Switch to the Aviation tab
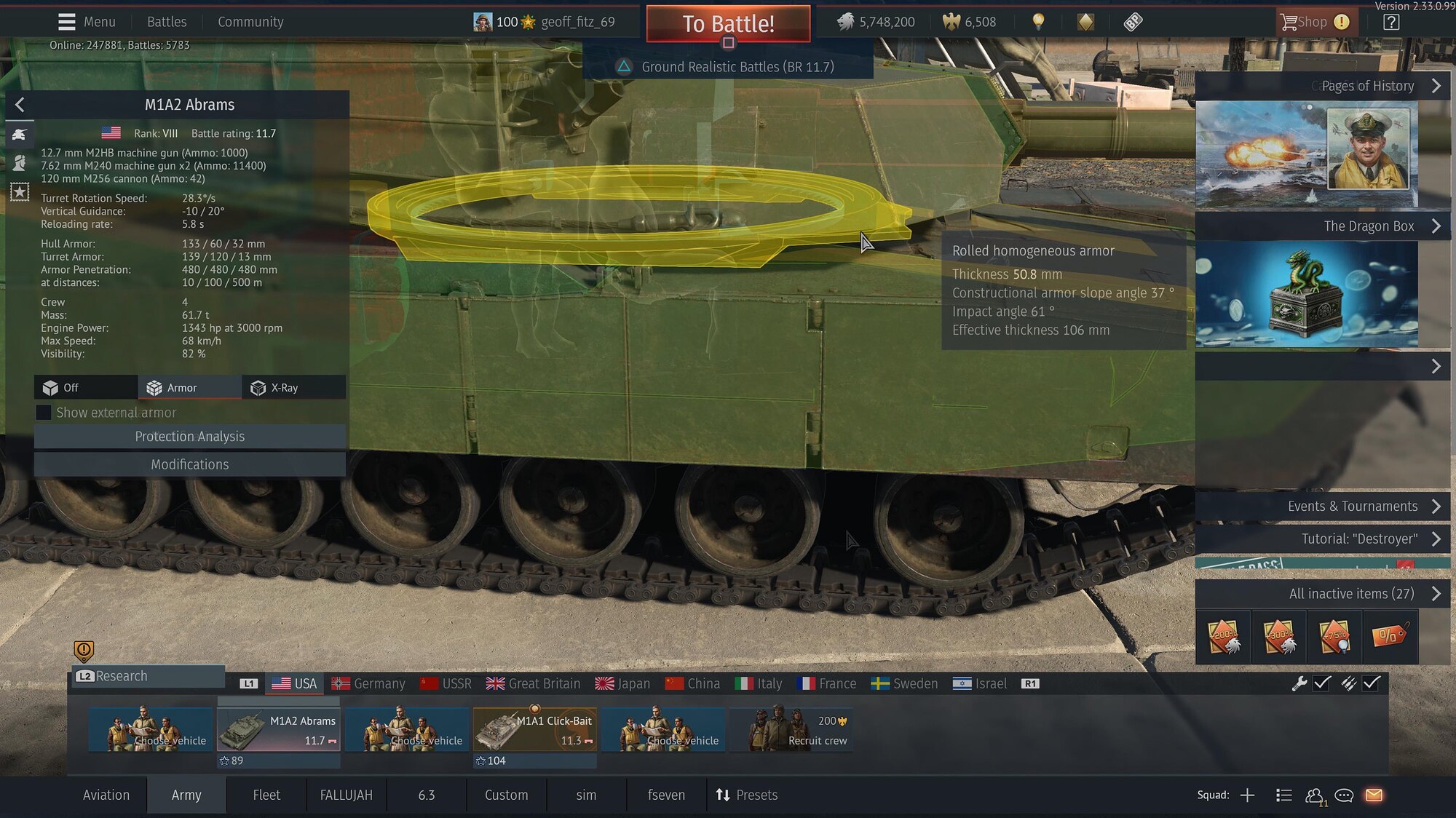The width and height of the screenshot is (1456, 818). point(106,795)
